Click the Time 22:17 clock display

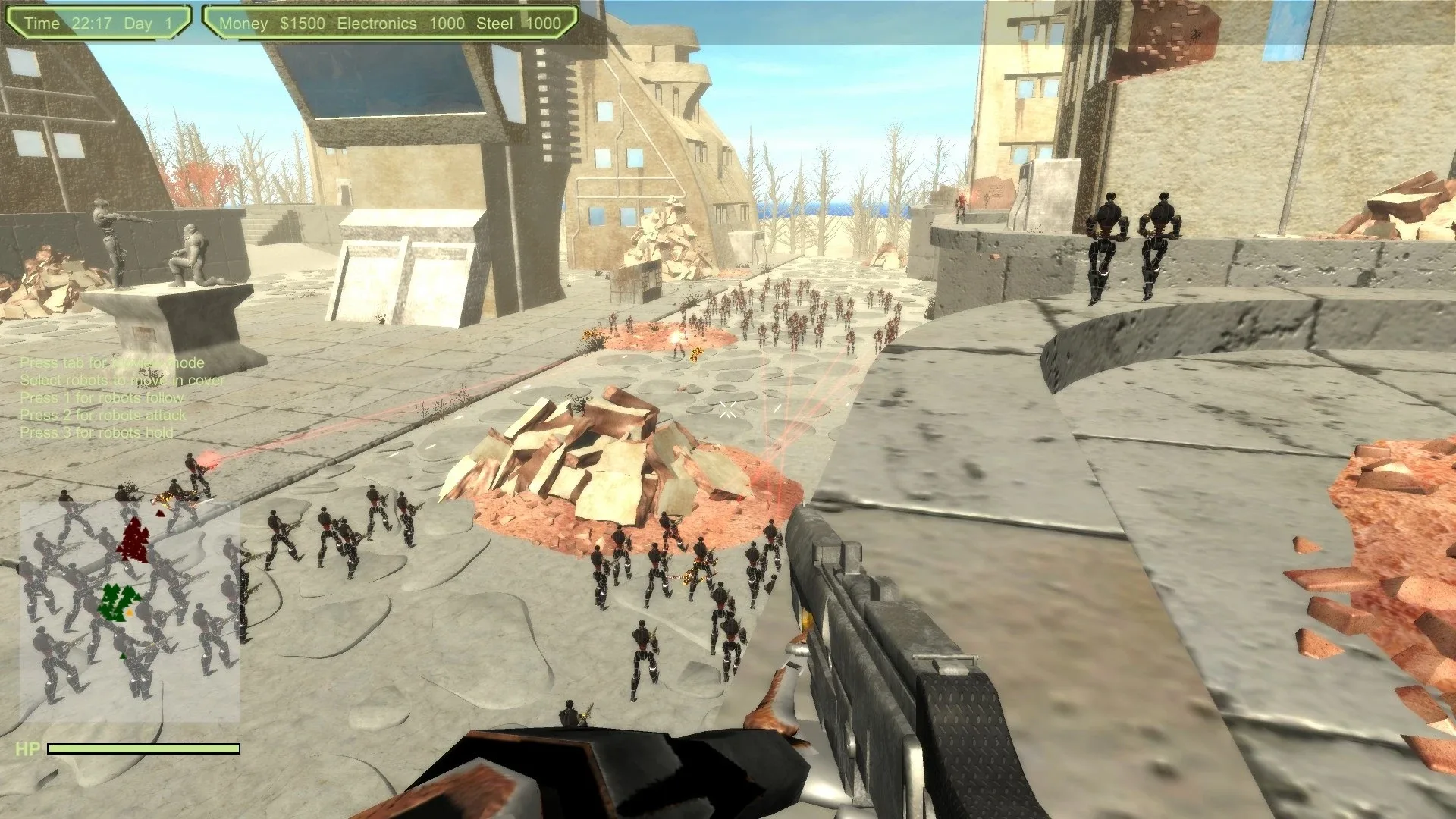coord(68,23)
